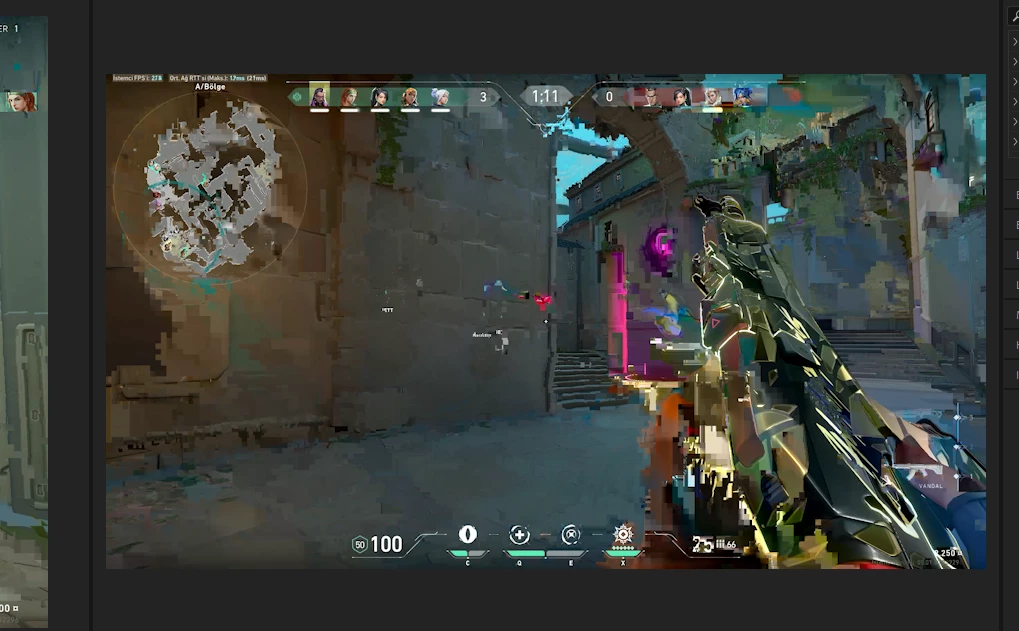Click the white-haired ally agent portrait
1019x631 pixels.
click(440, 96)
